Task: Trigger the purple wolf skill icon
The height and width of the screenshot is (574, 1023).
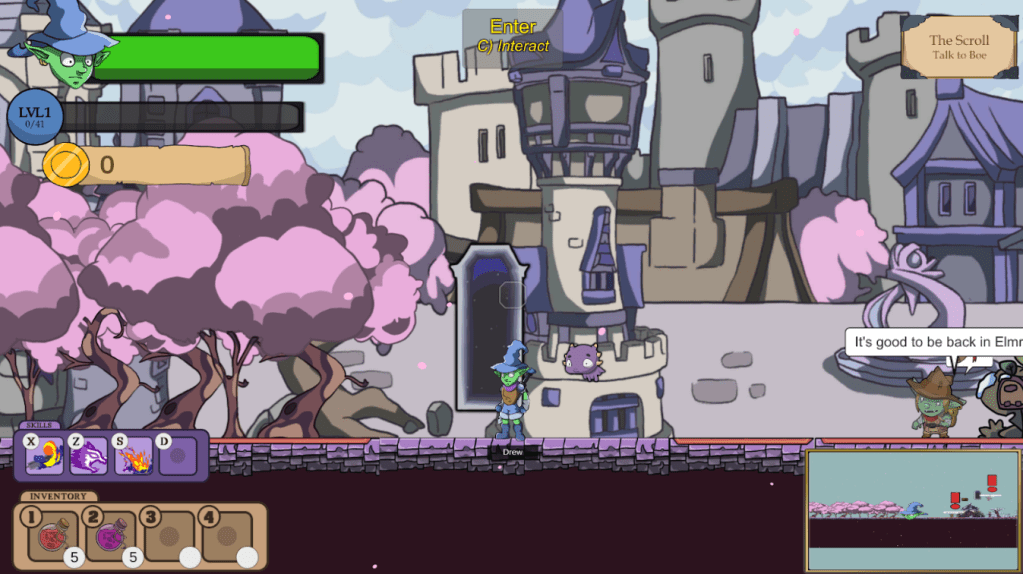Action: point(89,456)
